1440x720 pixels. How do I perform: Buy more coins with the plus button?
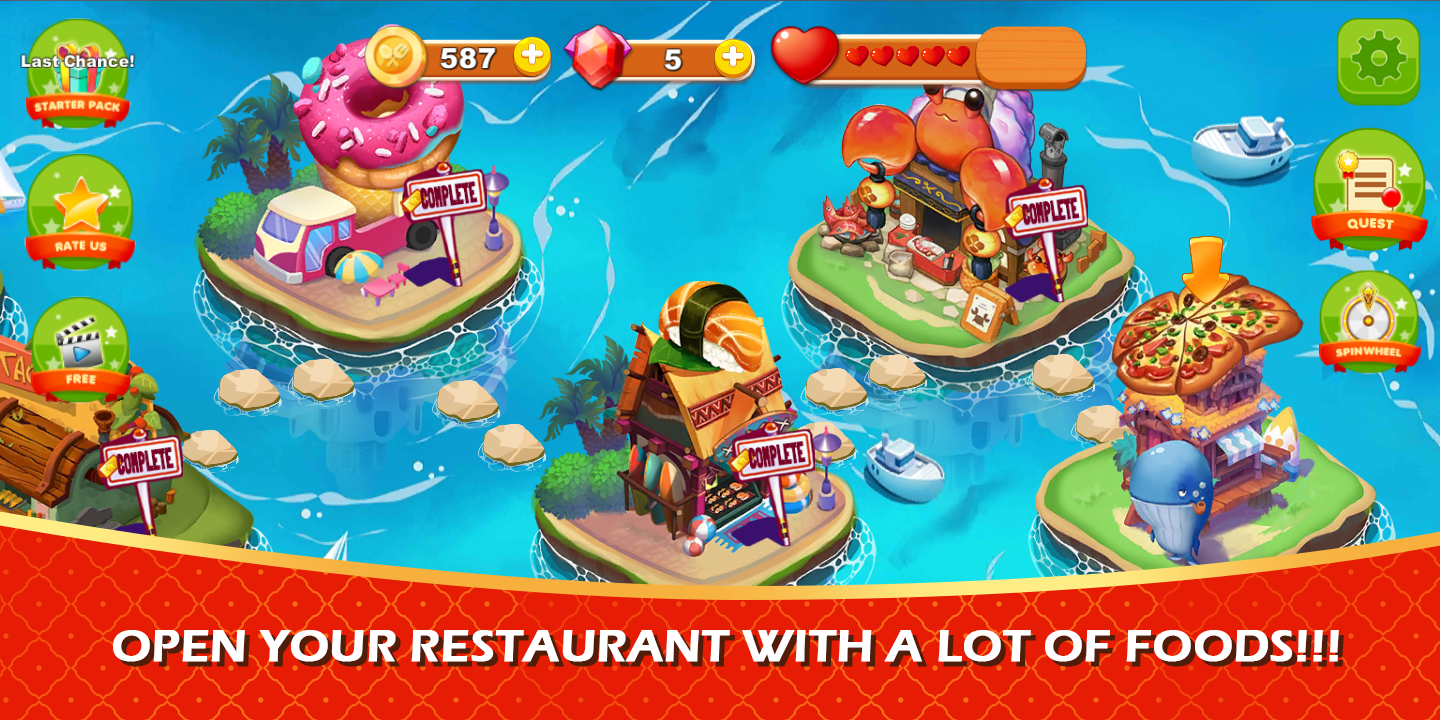(x=532, y=57)
